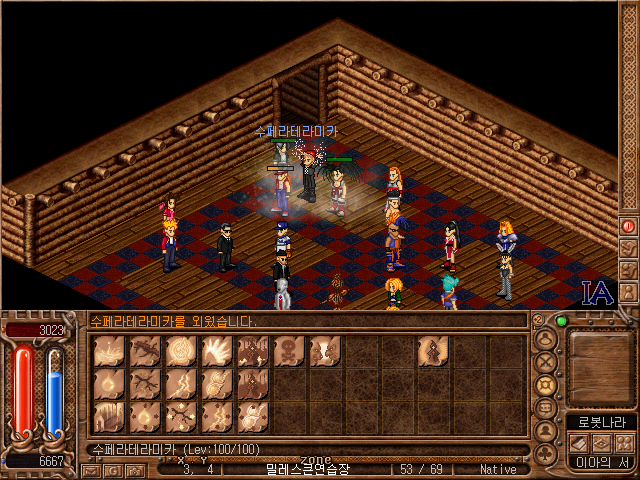Select the swirling sun spell scroll

(x=181, y=350)
